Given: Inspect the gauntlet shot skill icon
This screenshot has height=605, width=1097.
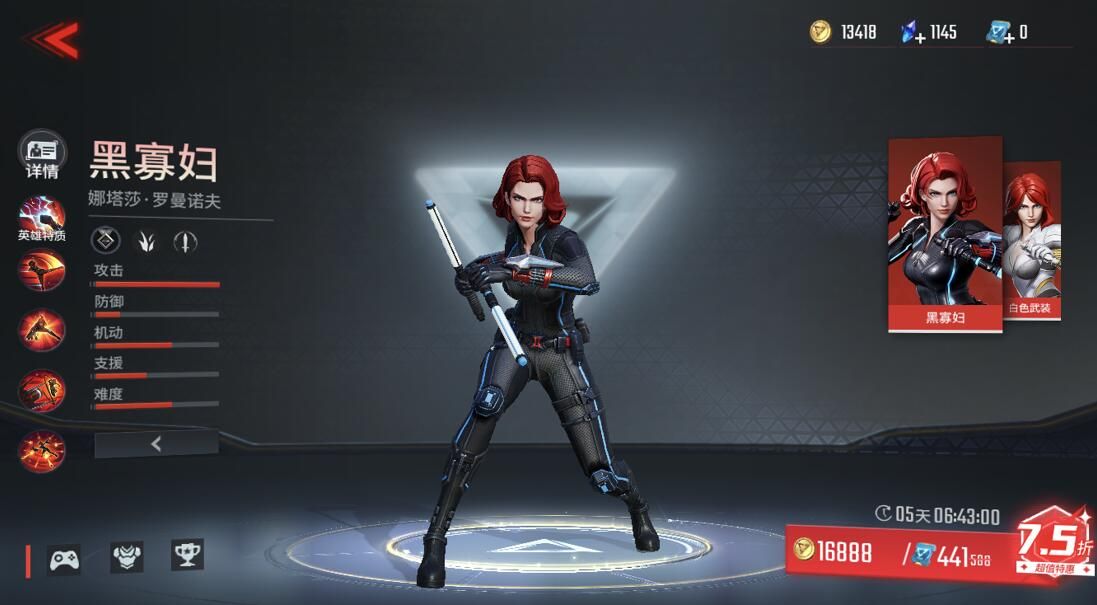Looking at the screenshot, I should tap(42, 391).
